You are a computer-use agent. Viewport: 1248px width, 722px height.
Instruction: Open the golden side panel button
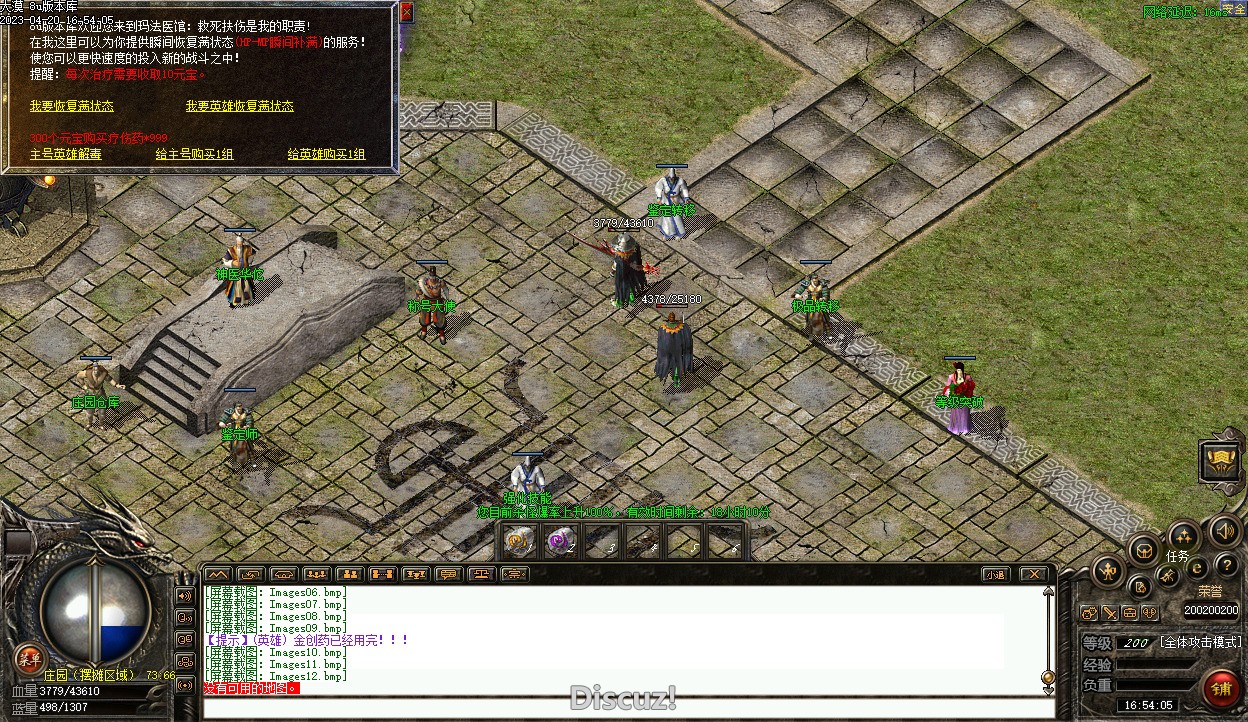click(1220, 461)
